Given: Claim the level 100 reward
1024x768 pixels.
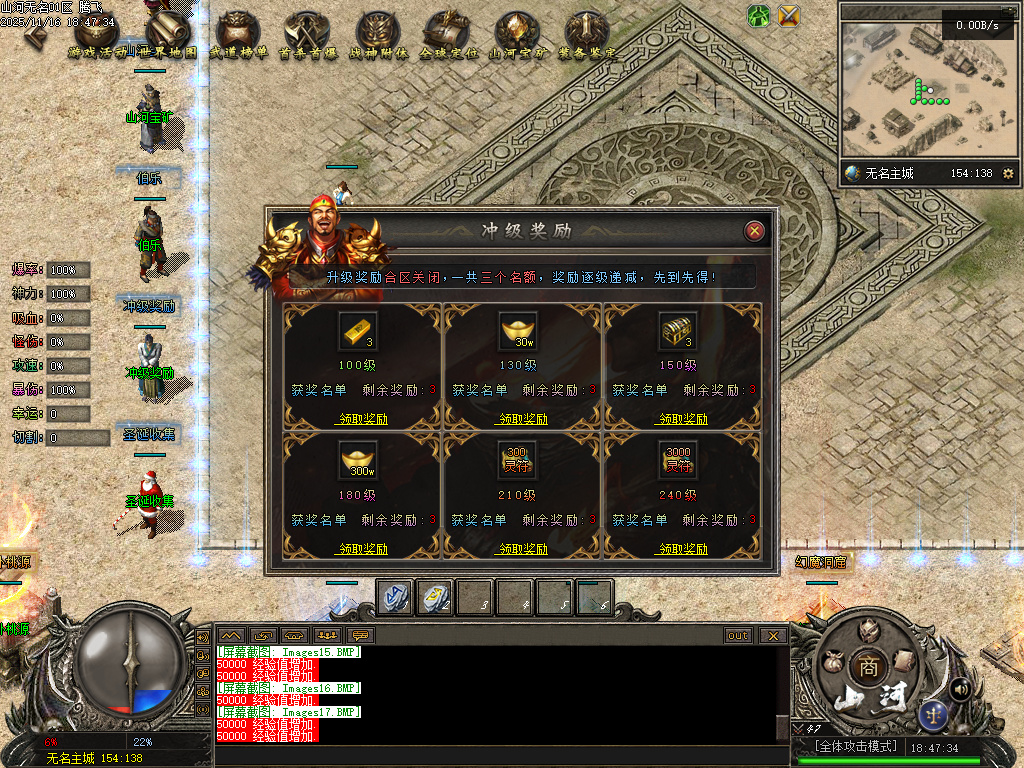Looking at the screenshot, I should point(361,419).
